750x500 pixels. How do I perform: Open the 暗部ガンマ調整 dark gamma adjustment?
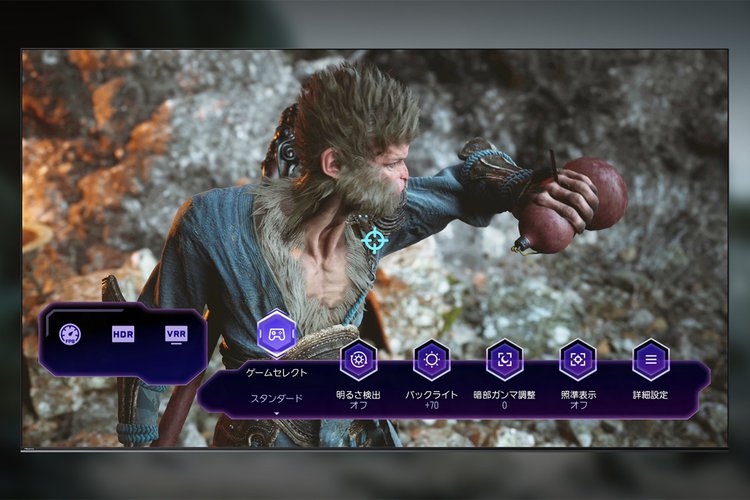(505, 360)
